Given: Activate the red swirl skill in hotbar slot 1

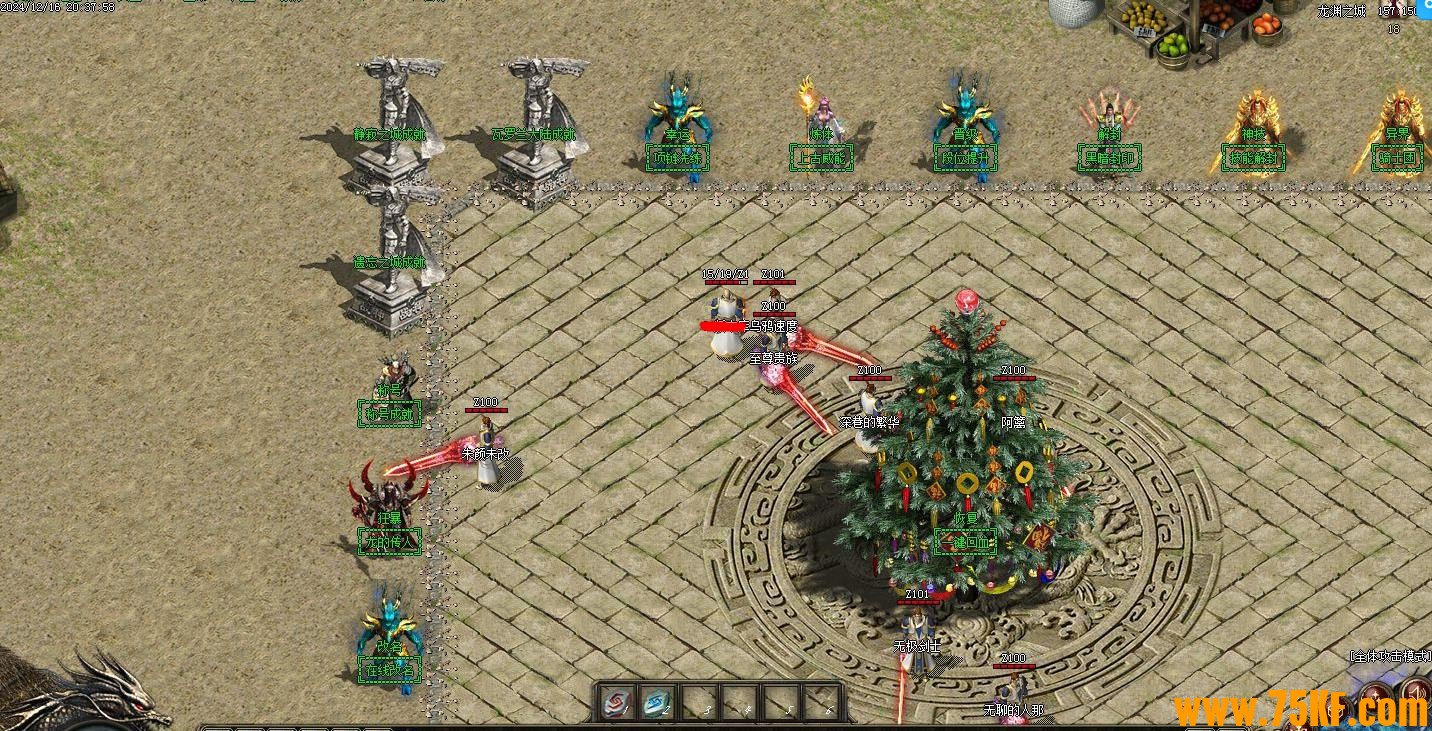Looking at the screenshot, I should 617,703.
